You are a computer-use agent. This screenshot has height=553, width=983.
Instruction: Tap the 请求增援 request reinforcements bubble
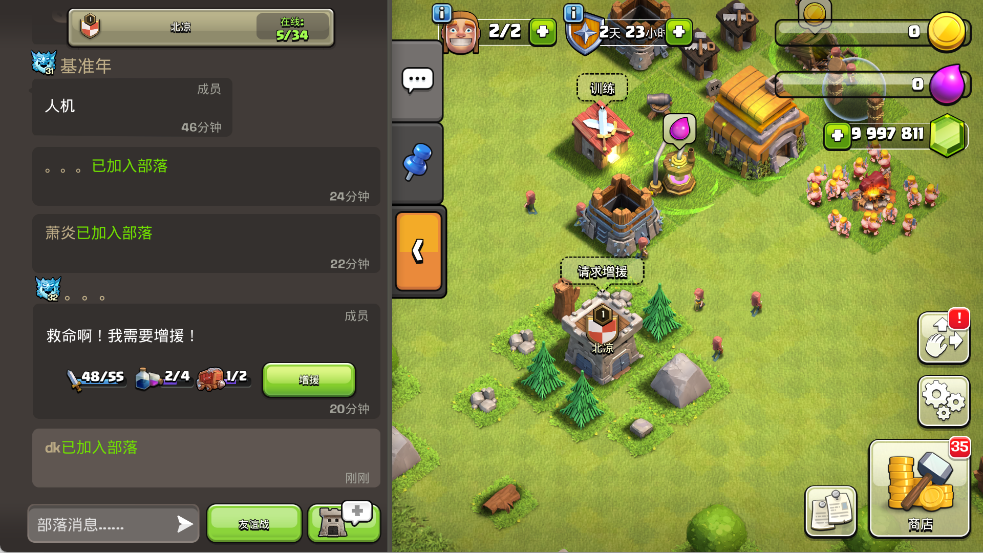[x=602, y=271]
